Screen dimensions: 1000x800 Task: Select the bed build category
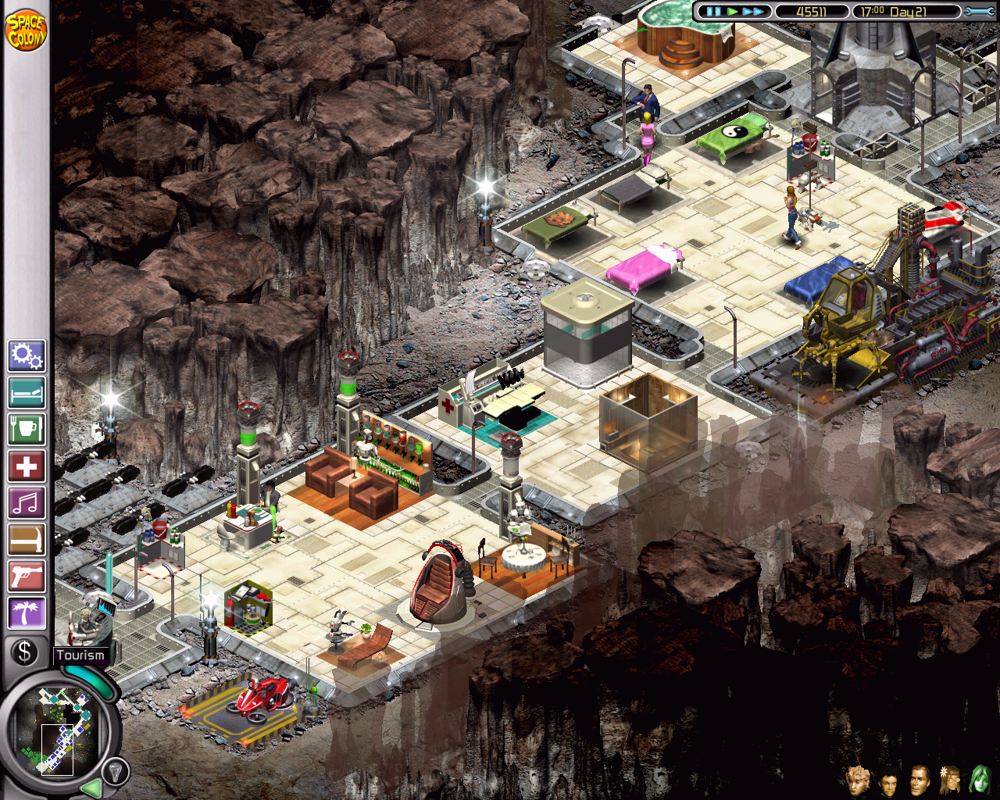26,392
